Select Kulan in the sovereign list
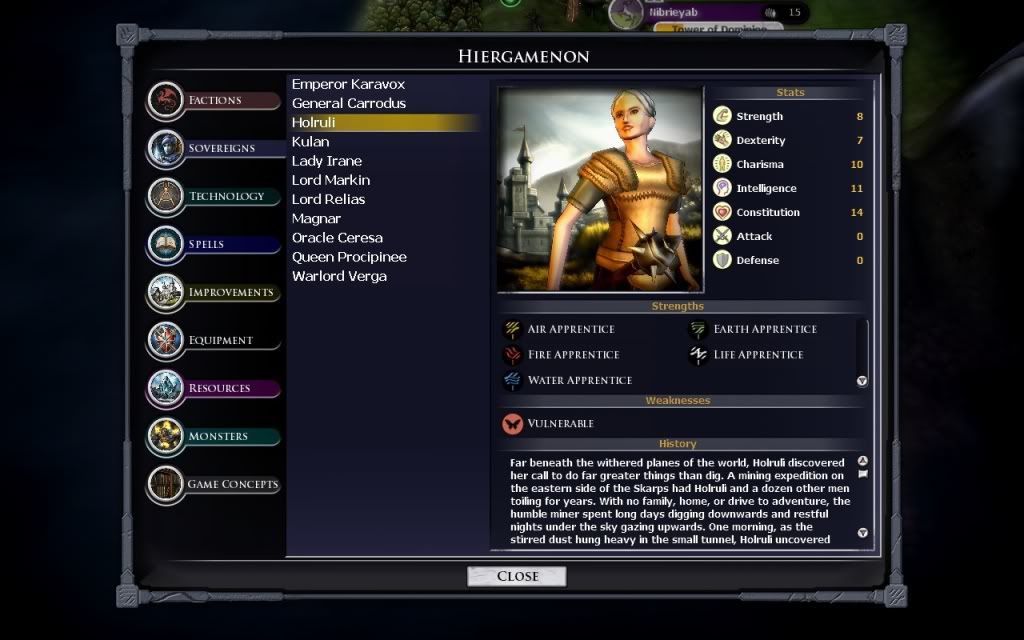 310,142
